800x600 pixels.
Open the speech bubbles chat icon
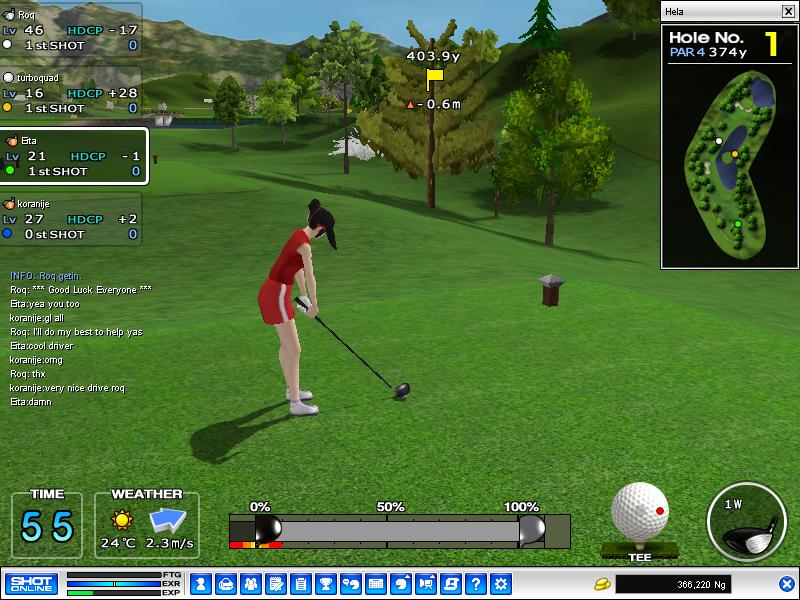(350, 583)
